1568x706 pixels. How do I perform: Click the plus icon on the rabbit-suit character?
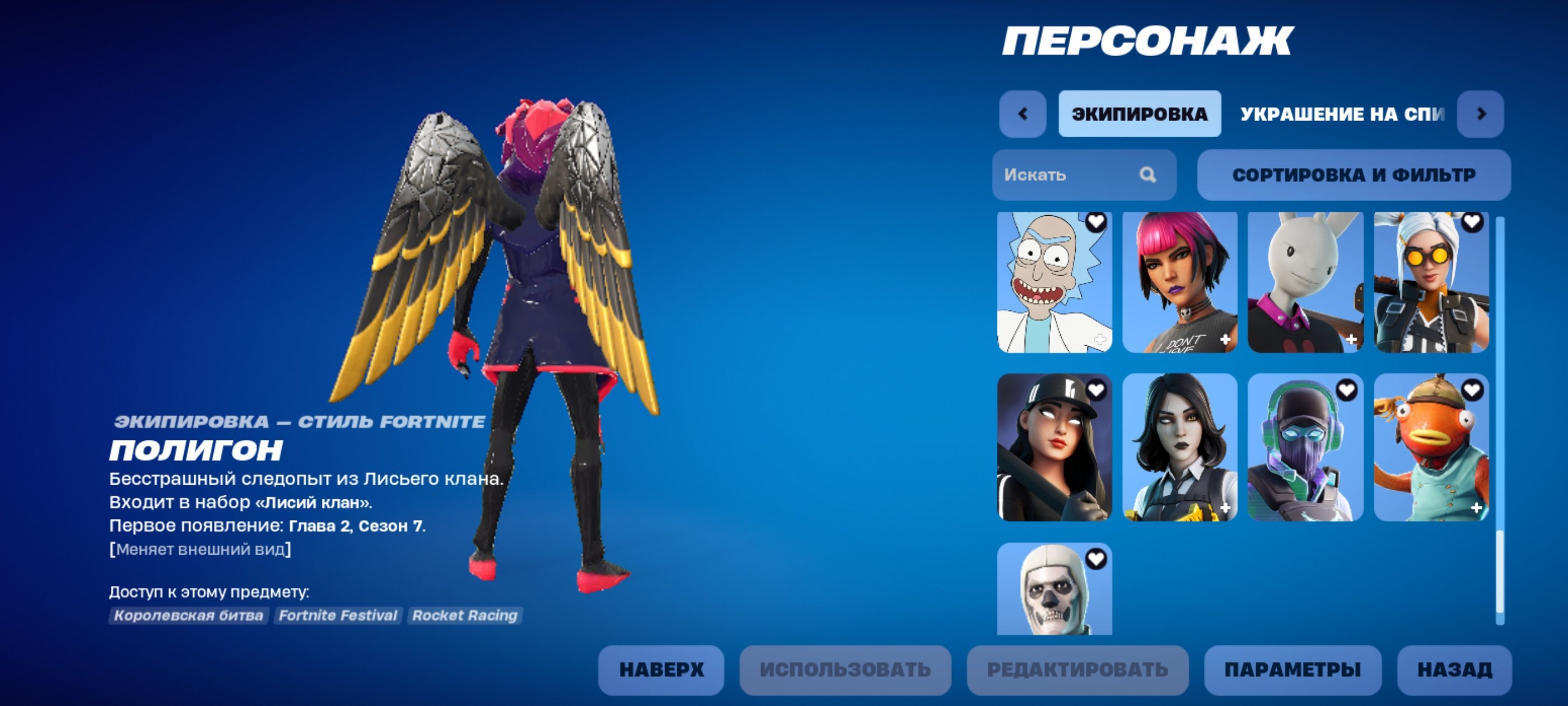click(x=1352, y=340)
